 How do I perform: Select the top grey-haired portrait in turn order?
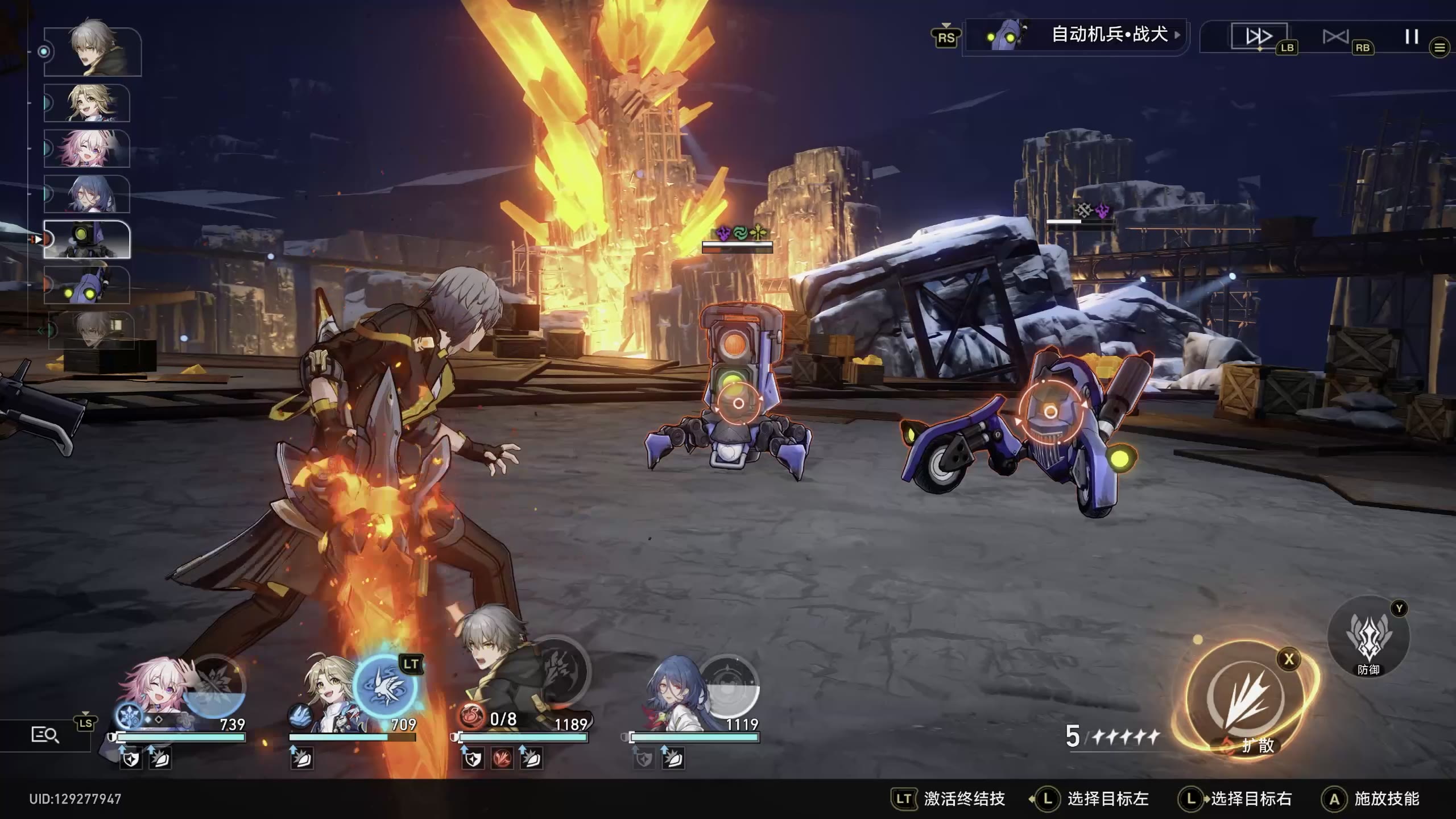(x=93, y=51)
